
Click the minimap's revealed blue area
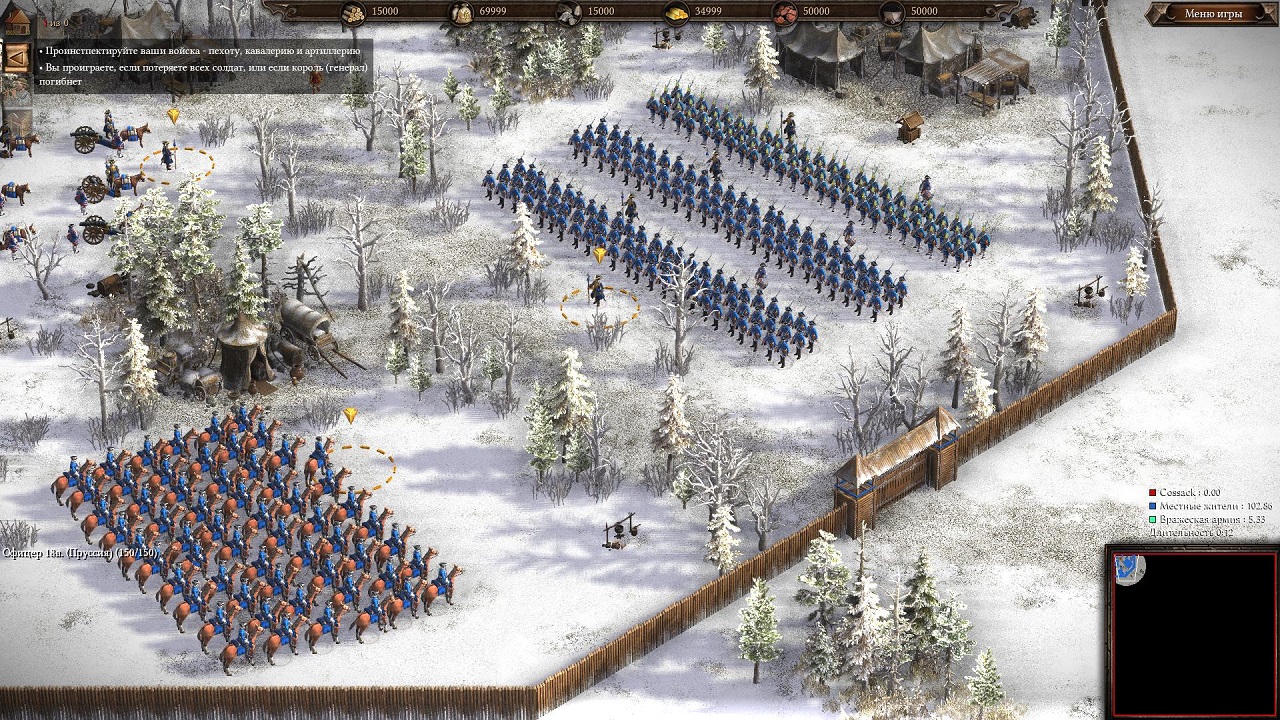(x=1131, y=569)
